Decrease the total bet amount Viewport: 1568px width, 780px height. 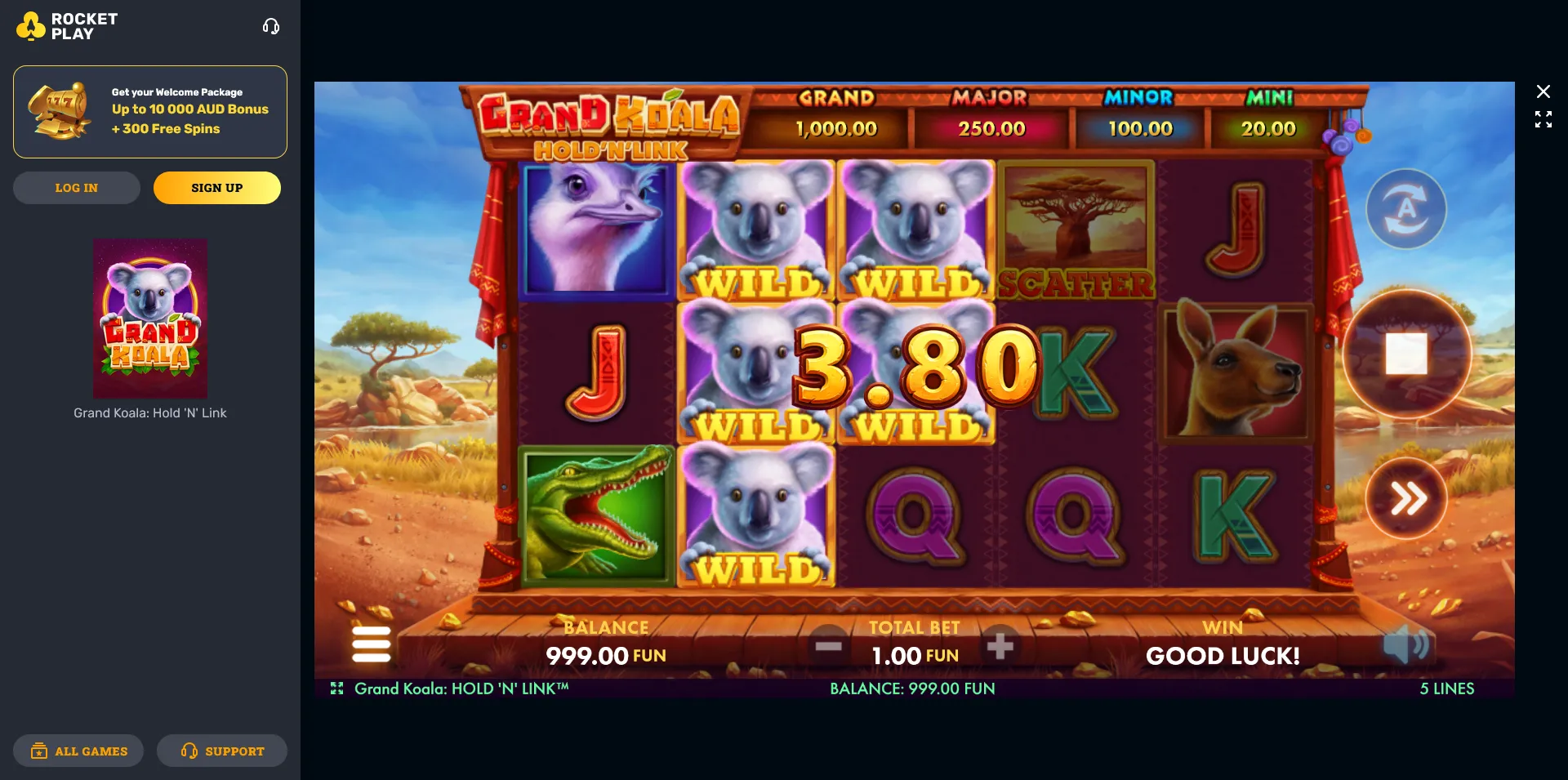829,646
